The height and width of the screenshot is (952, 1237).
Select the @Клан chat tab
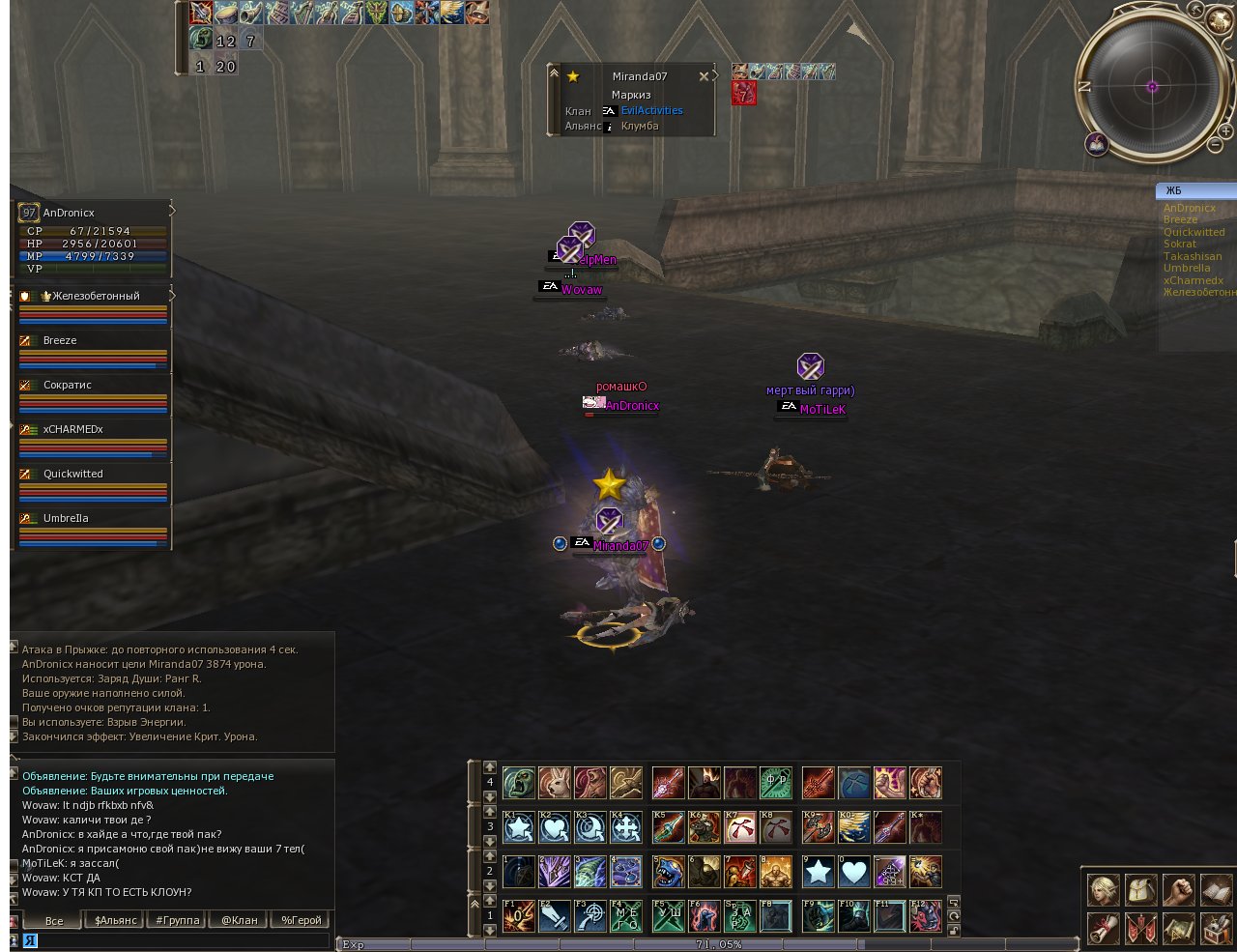[x=240, y=920]
